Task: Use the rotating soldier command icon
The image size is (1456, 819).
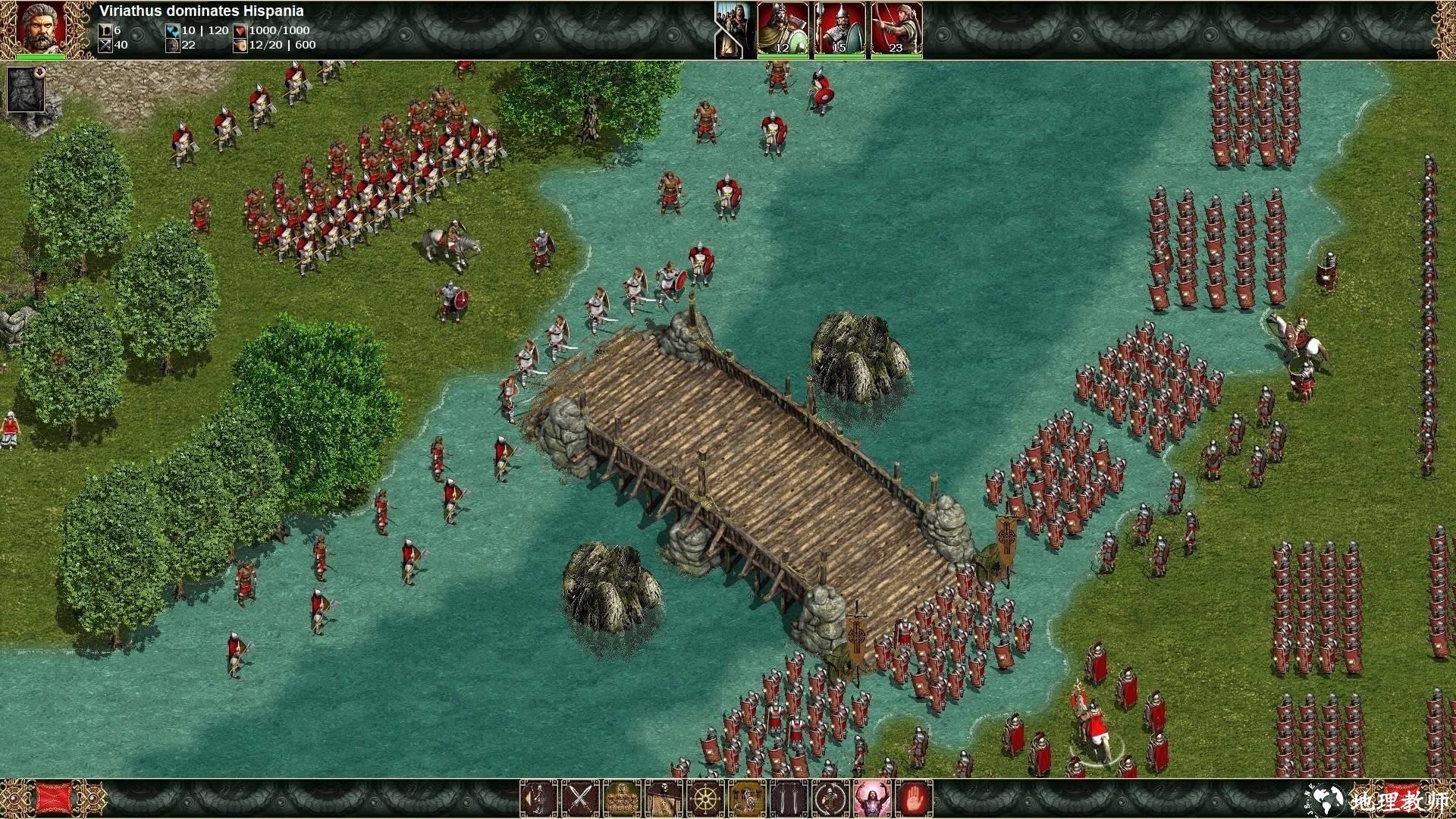Action: 830,798
